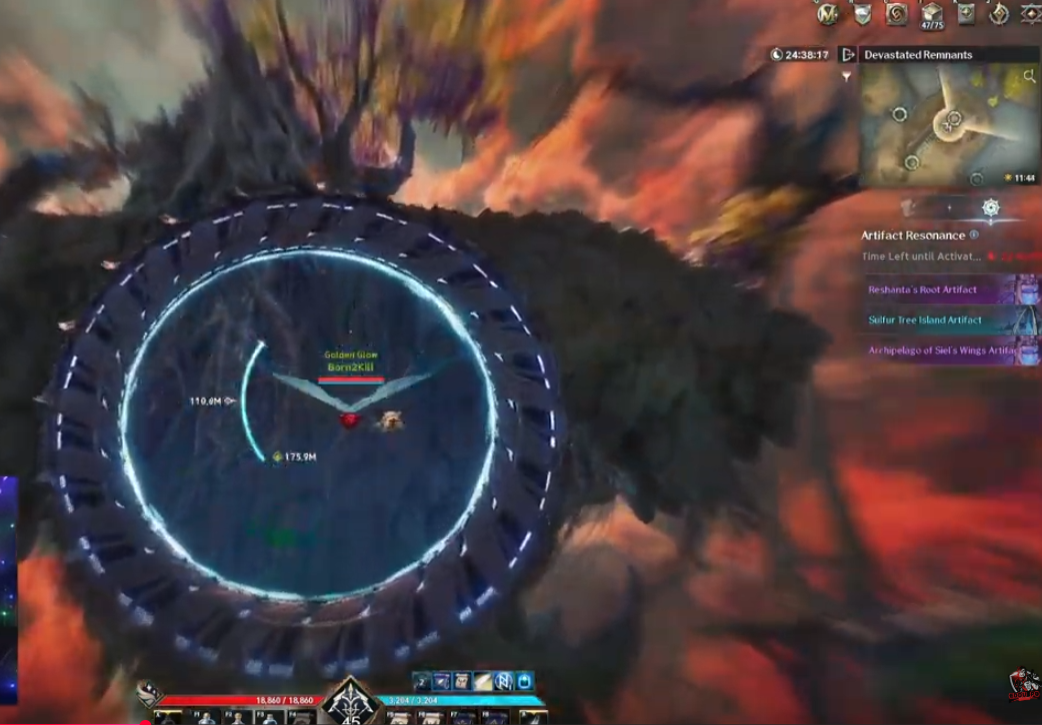Open the inventory cube showing 47/75
The width and height of the screenshot is (1042, 725).
click(x=932, y=13)
